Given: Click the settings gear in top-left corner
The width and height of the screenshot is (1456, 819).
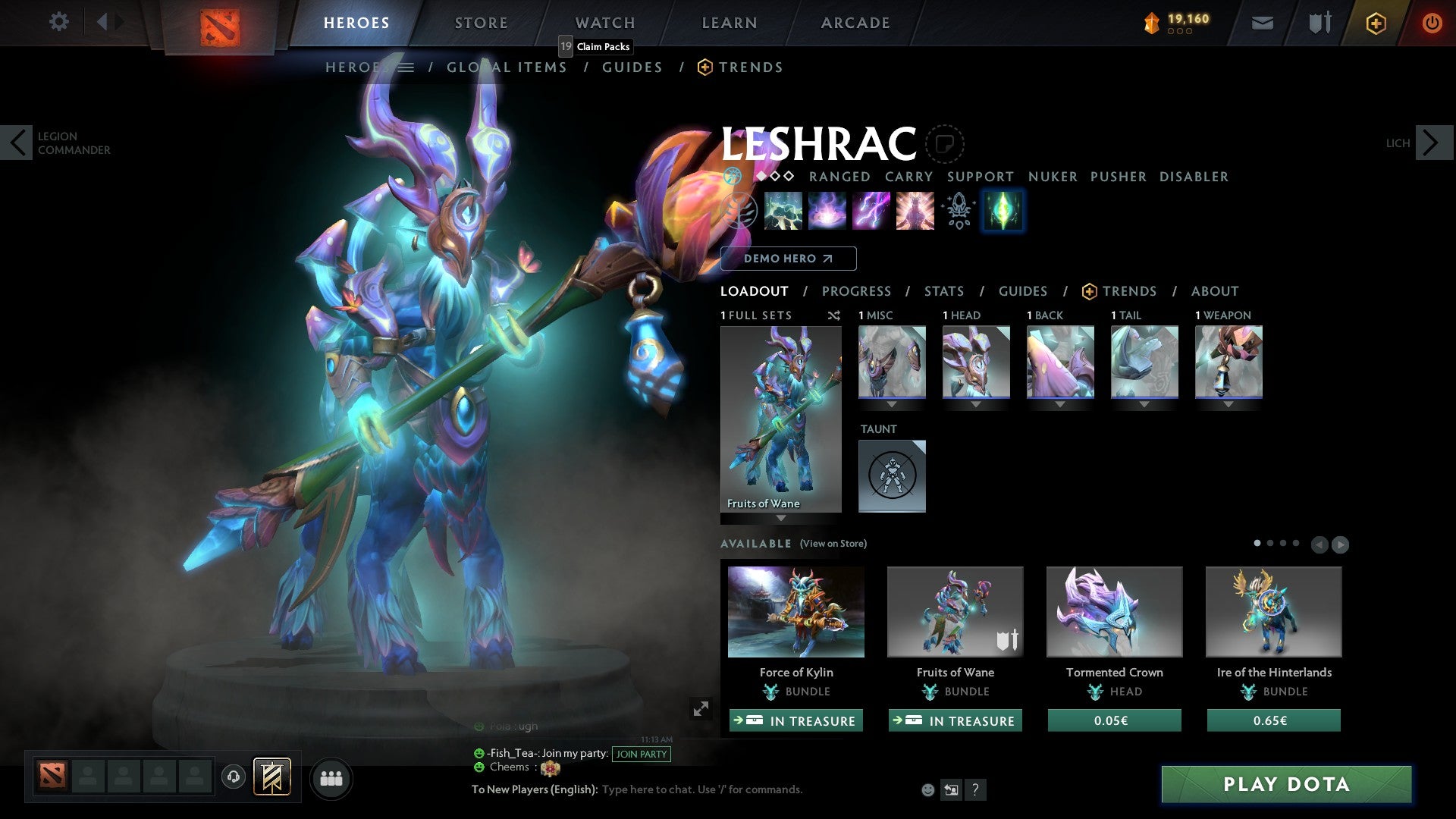Looking at the screenshot, I should click(58, 22).
